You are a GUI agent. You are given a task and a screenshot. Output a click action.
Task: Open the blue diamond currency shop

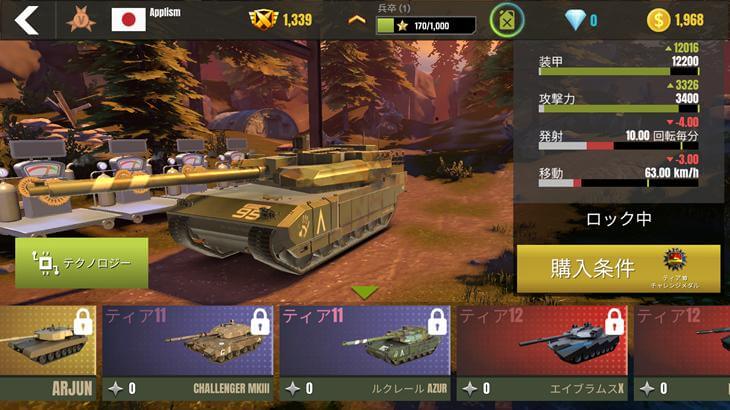574,20
